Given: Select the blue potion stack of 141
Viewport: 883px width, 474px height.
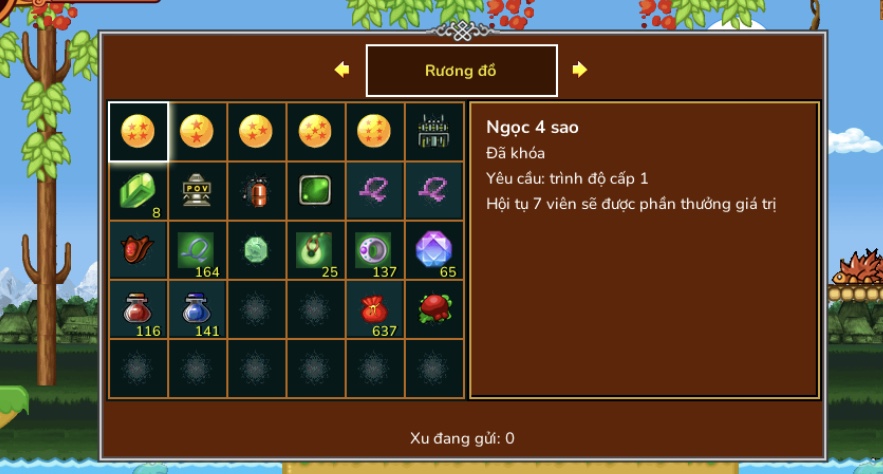Looking at the screenshot, I should tap(197, 309).
